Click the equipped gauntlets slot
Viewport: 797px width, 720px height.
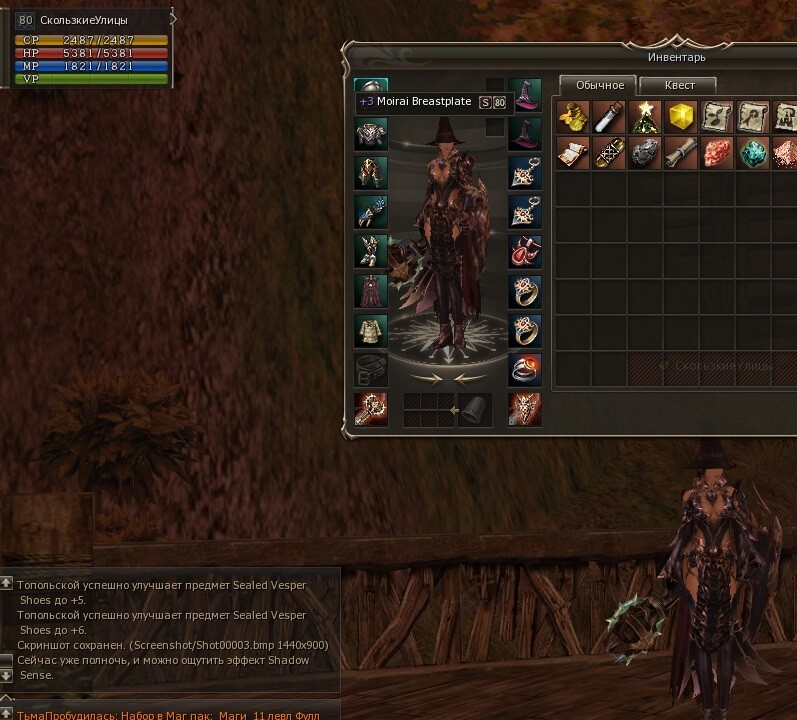tap(371, 212)
